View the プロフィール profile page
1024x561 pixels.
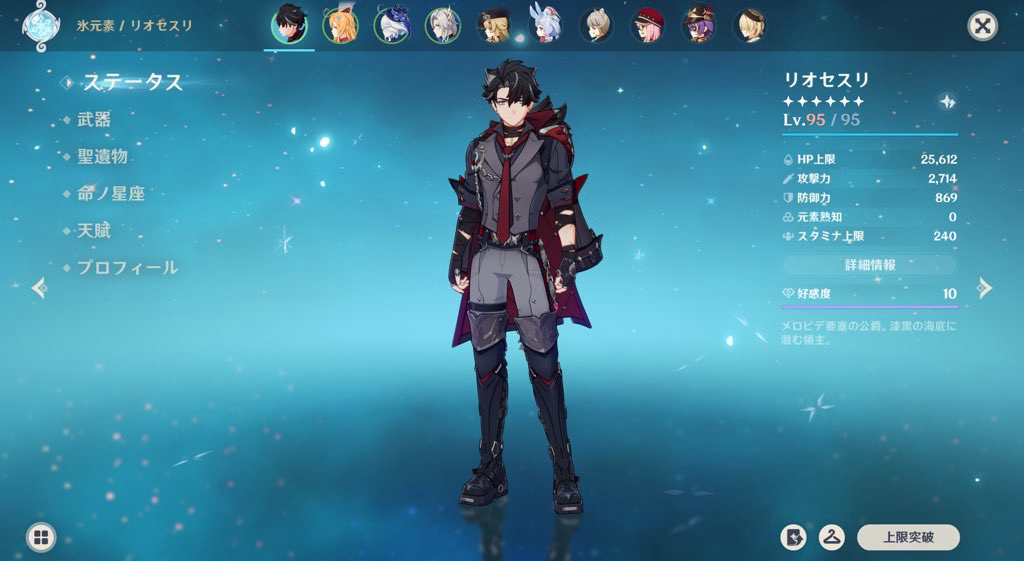click(x=127, y=267)
